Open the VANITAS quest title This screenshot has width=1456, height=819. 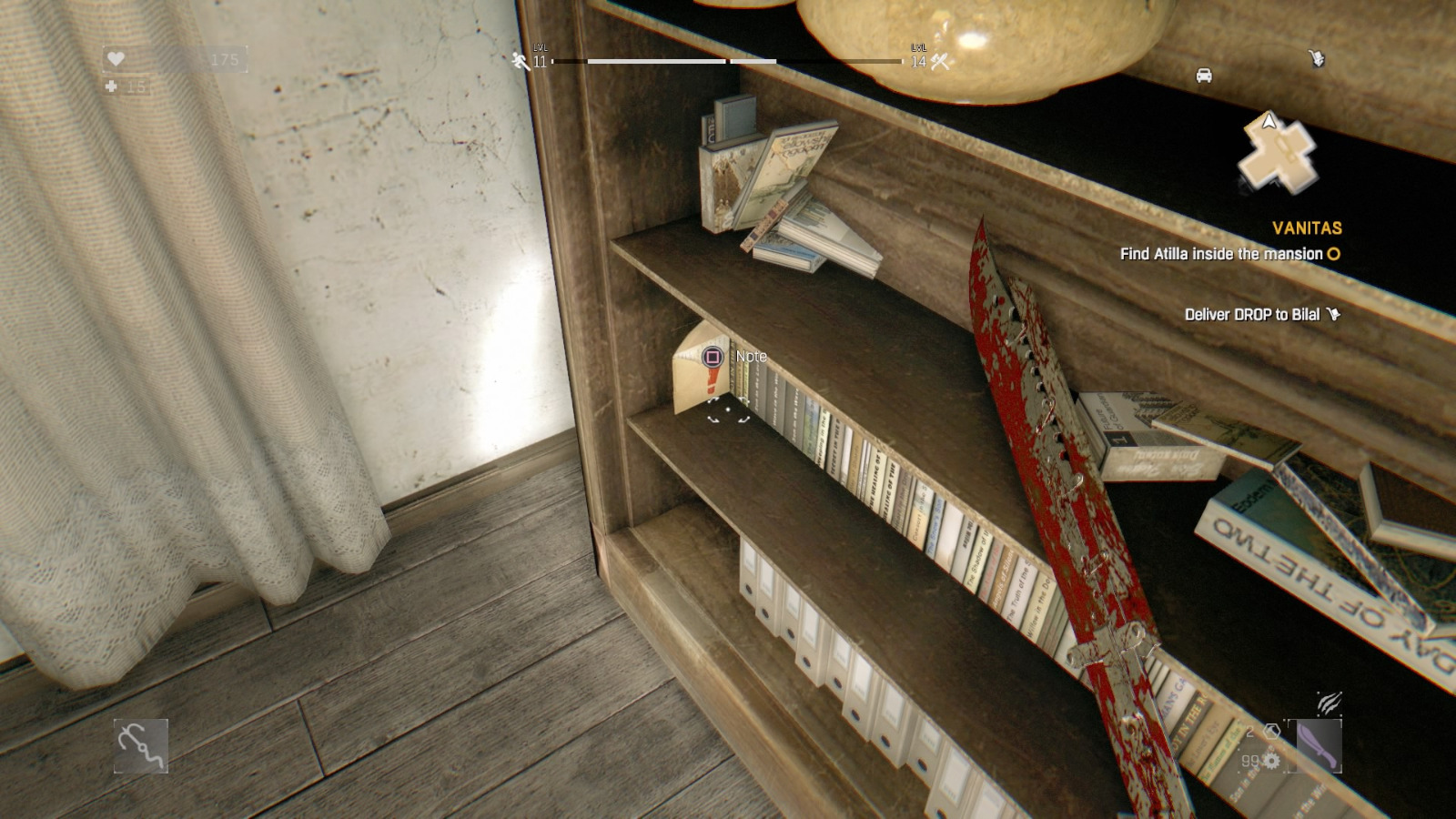pos(1307,227)
